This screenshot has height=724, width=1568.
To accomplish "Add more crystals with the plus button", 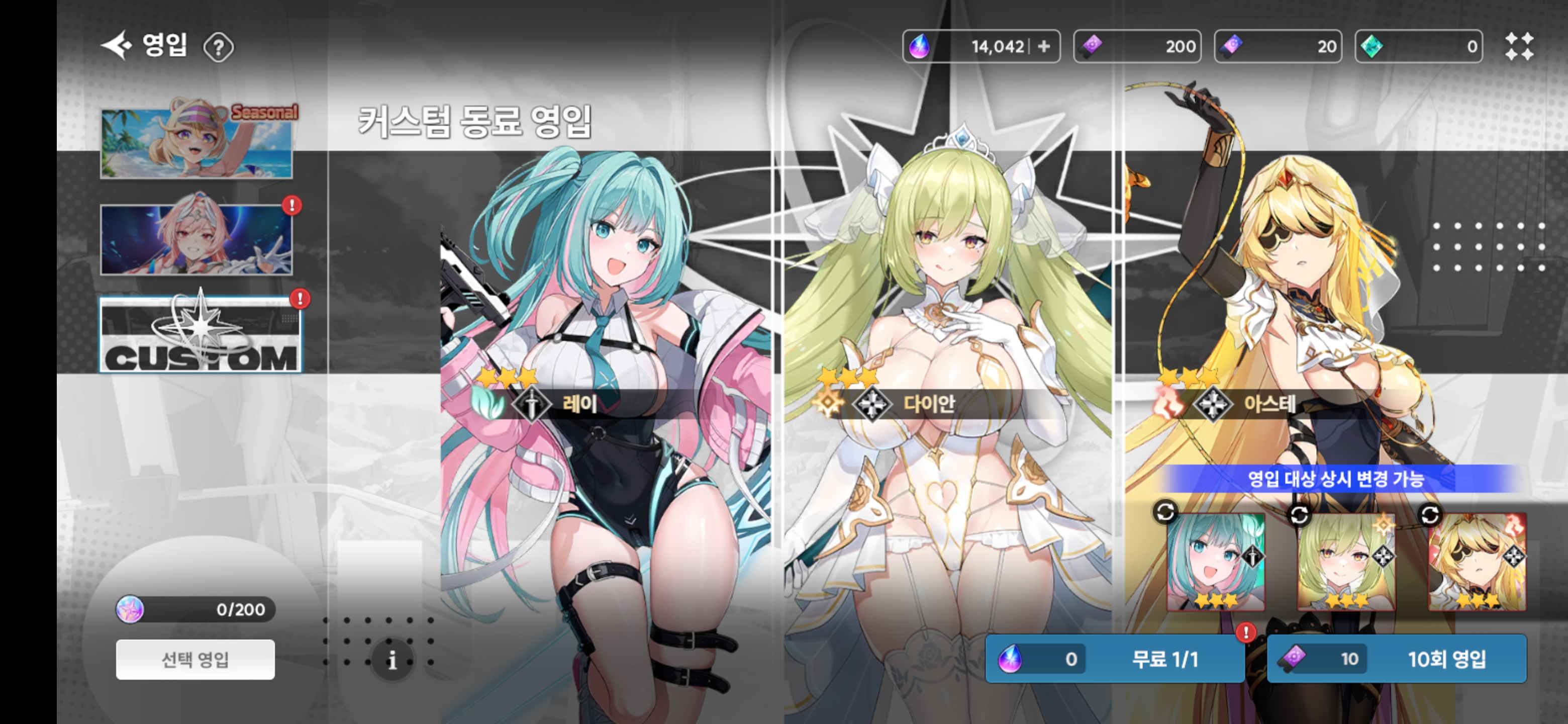I will [x=1043, y=46].
